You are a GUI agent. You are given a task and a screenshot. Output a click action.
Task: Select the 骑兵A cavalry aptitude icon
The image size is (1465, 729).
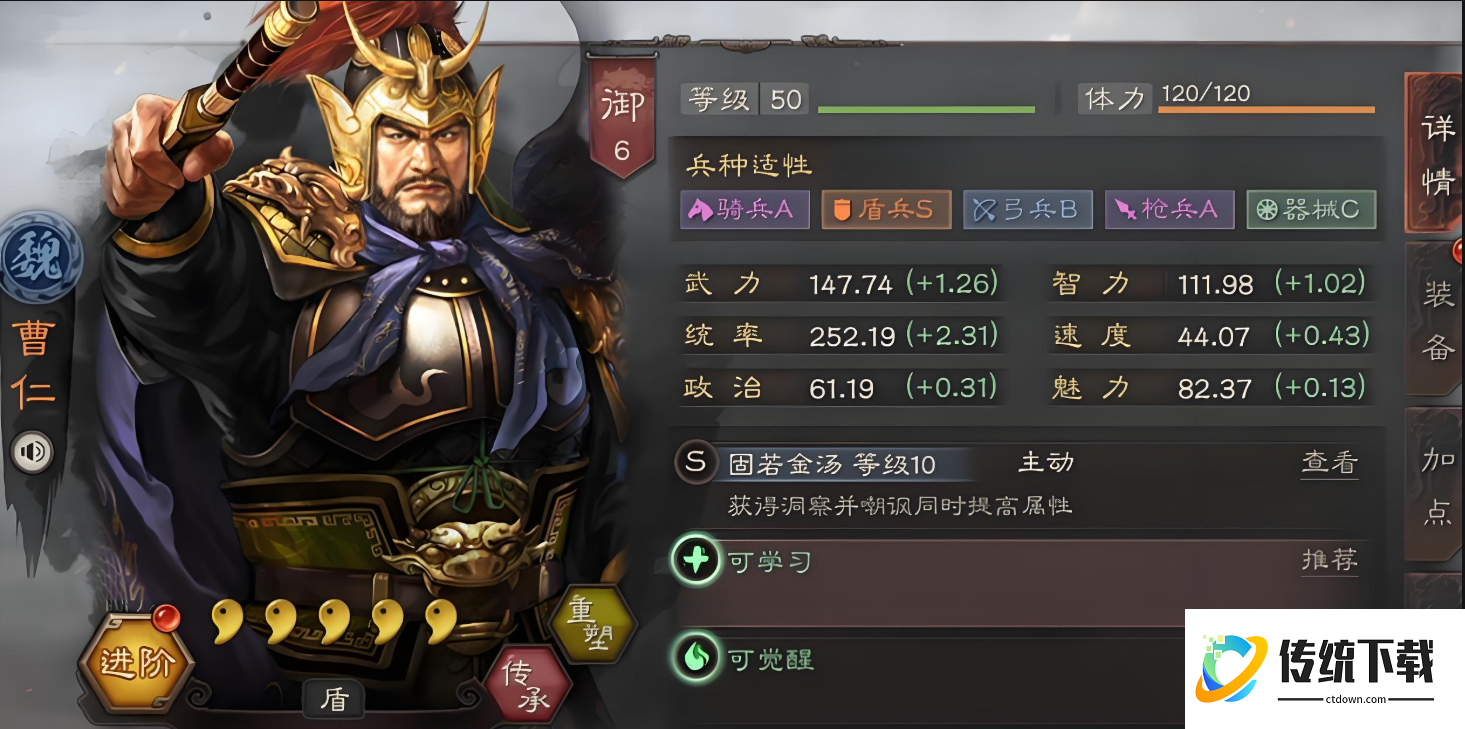pyautogui.click(x=744, y=210)
